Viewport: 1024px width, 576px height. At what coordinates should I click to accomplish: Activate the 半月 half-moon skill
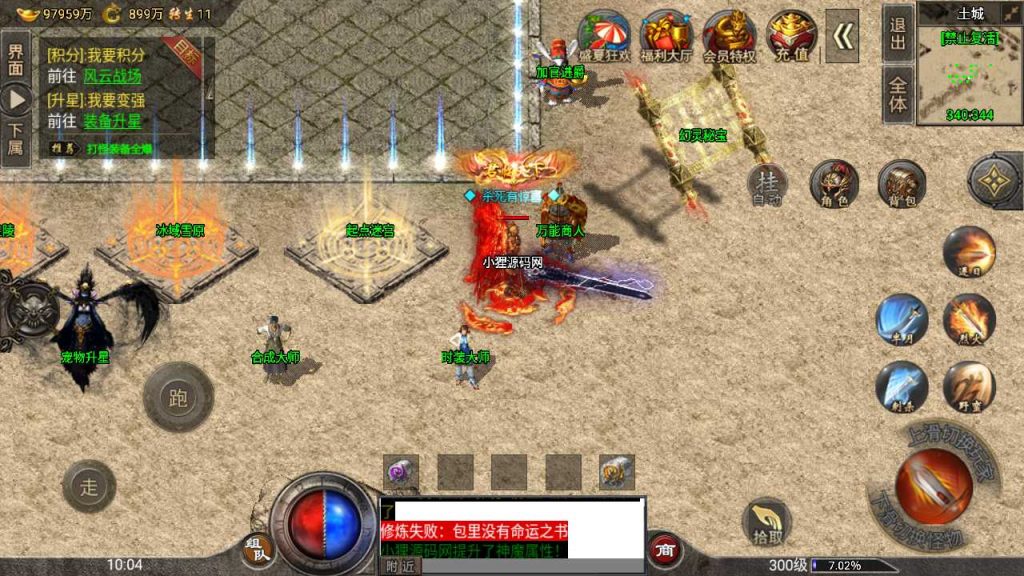901,320
